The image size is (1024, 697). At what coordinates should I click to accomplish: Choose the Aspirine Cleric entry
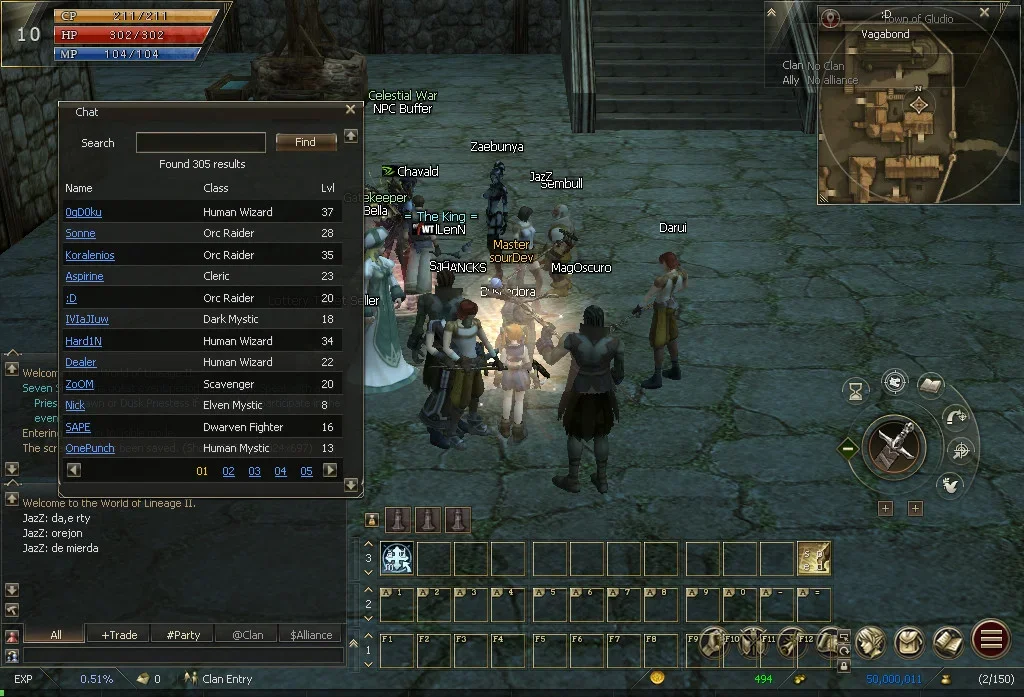(x=84, y=276)
